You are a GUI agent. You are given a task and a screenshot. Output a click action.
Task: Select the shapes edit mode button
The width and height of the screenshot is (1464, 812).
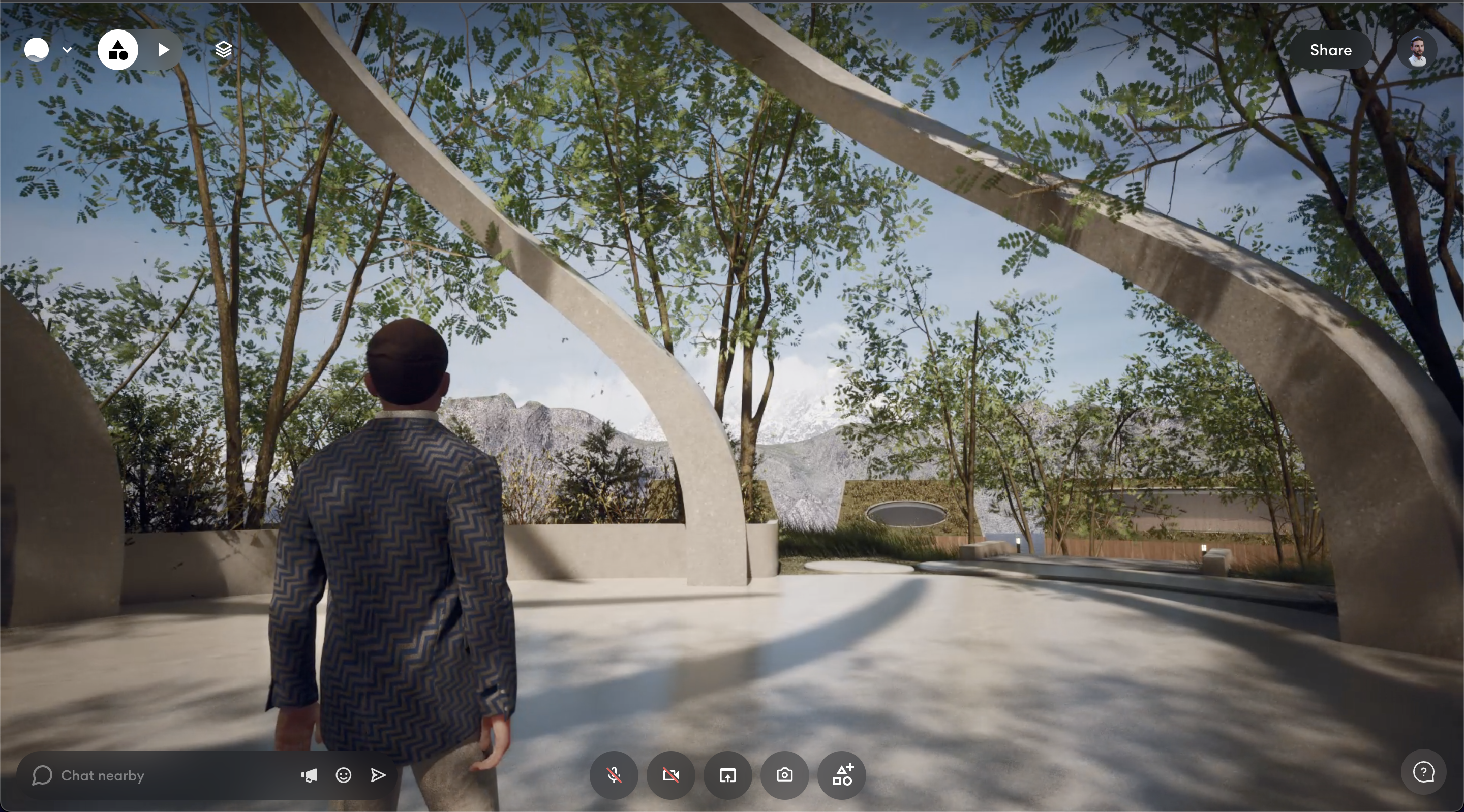click(x=117, y=50)
